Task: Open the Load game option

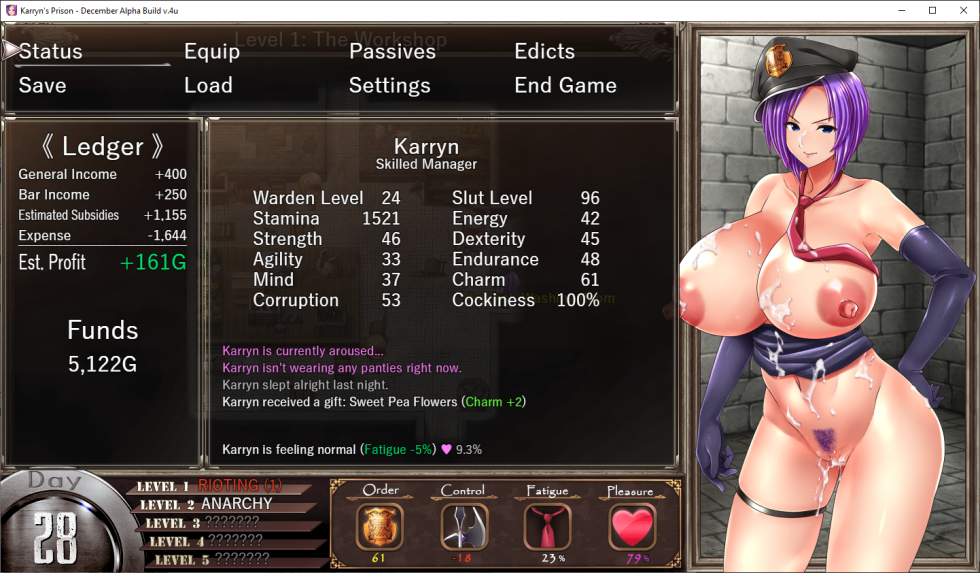Action: [208, 86]
